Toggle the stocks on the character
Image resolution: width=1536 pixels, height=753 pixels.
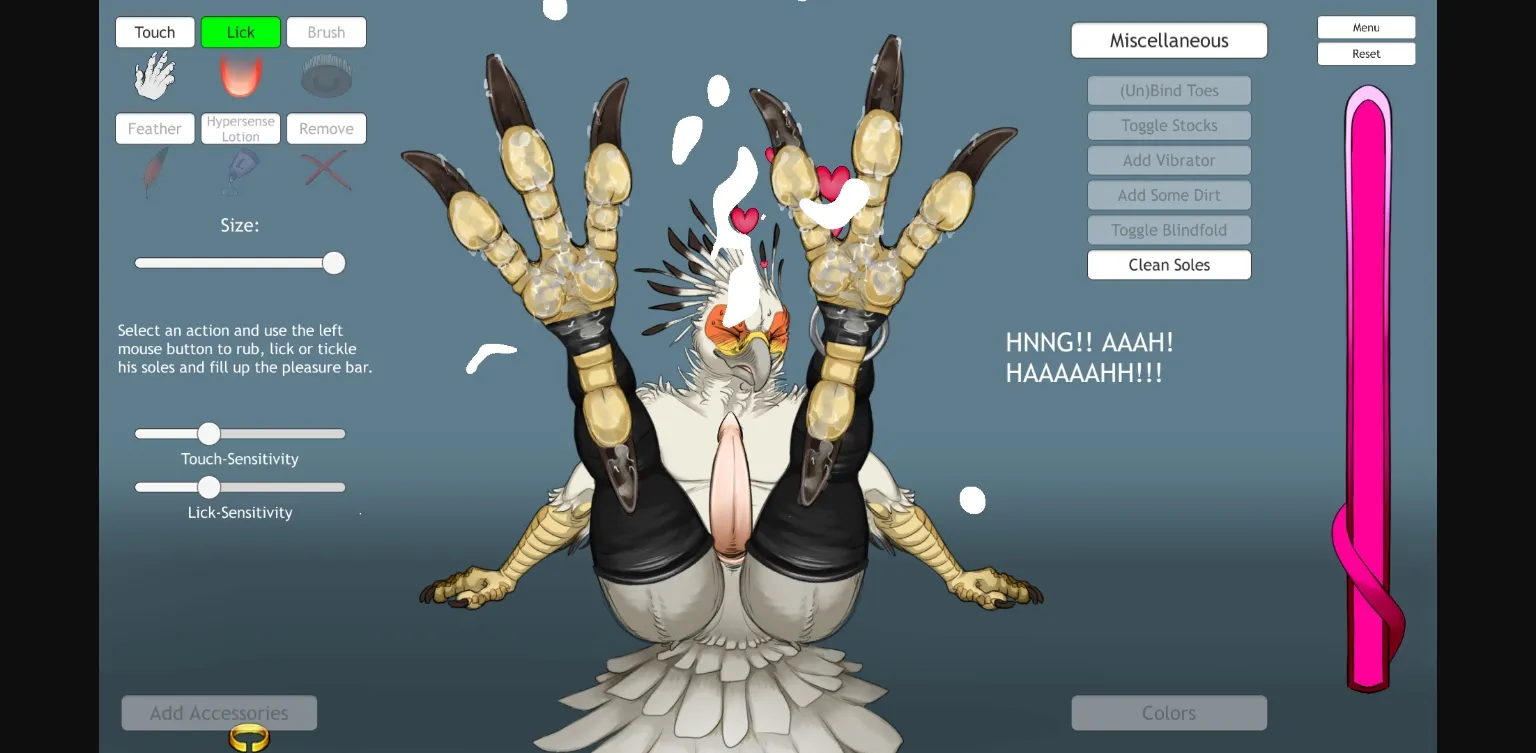tap(1168, 125)
